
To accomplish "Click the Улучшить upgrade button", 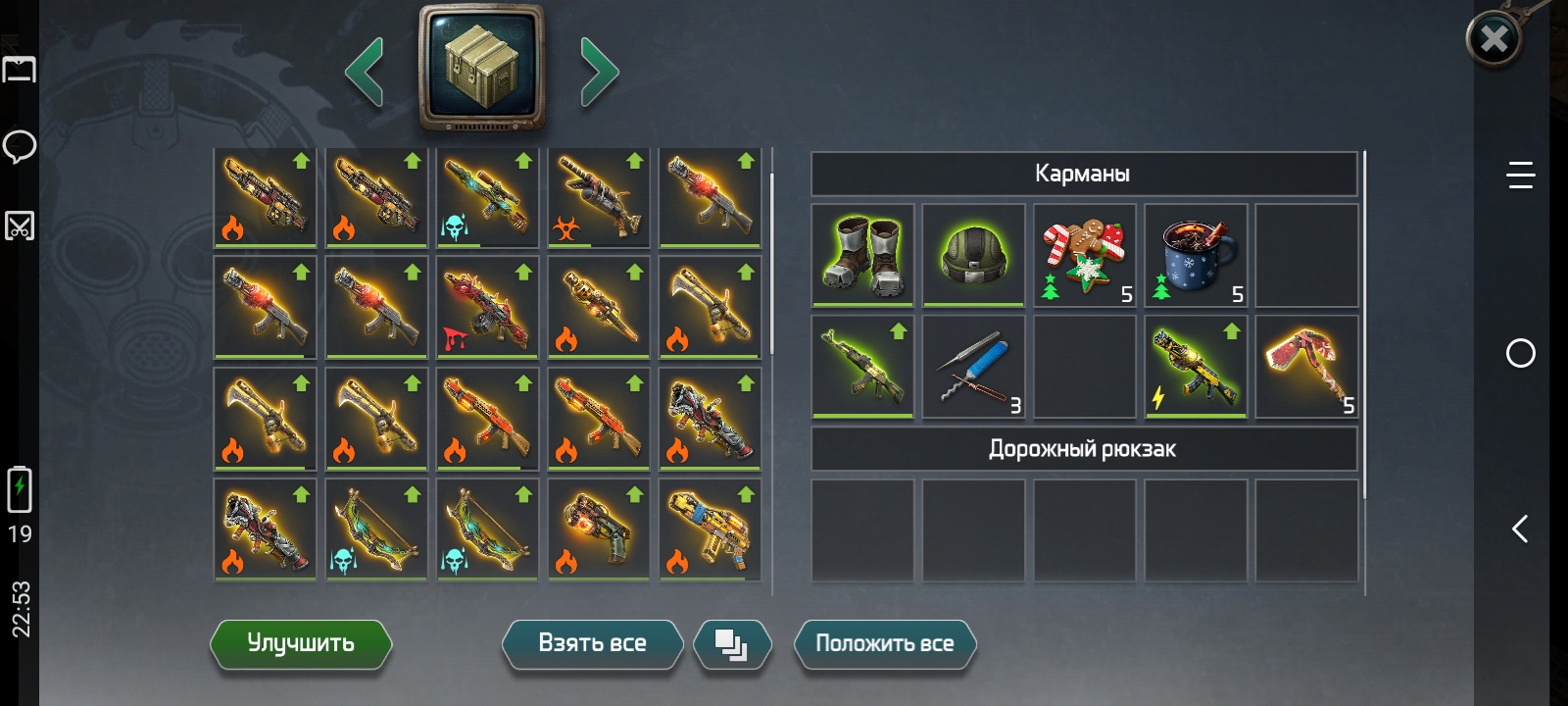I will pyautogui.click(x=301, y=643).
